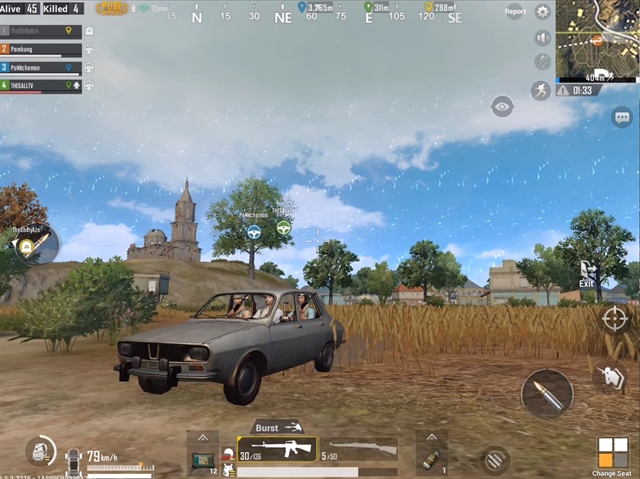The image size is (640, 479).
Task: Tap the eye free-look button
Action: pos(502,106)
